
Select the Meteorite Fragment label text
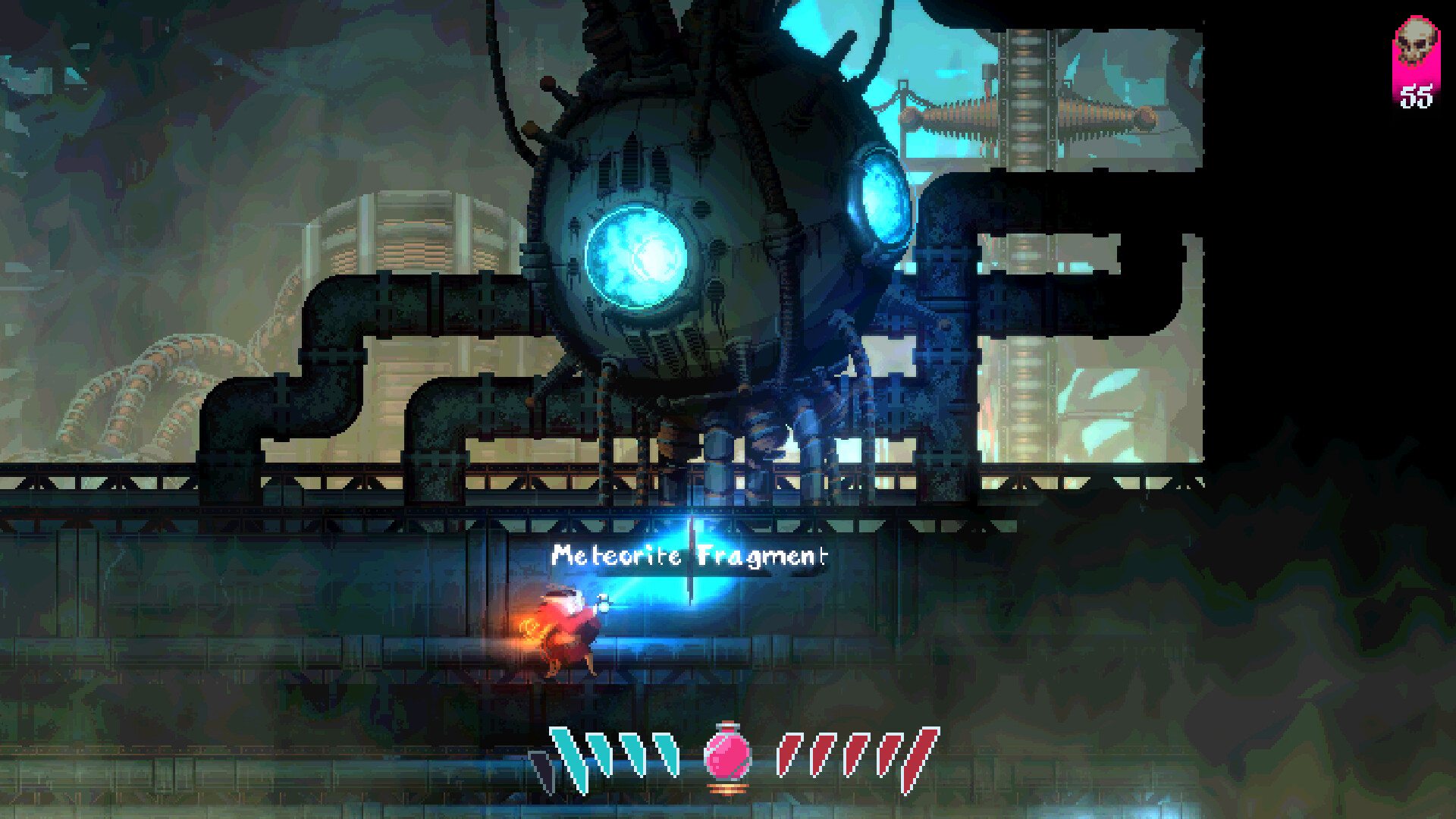pos(690,557)
